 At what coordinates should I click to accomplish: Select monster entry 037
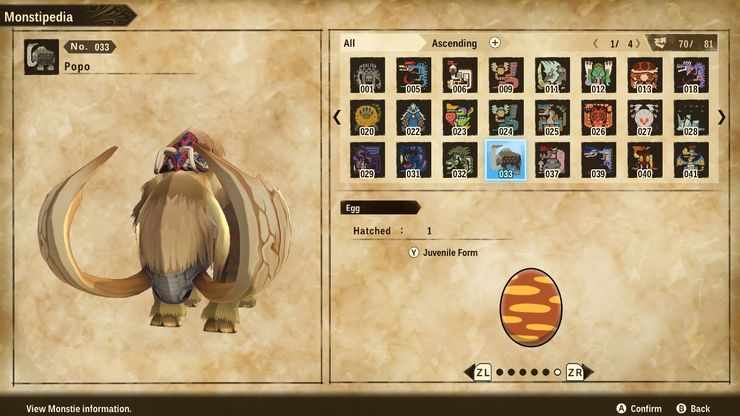[552, 160]
